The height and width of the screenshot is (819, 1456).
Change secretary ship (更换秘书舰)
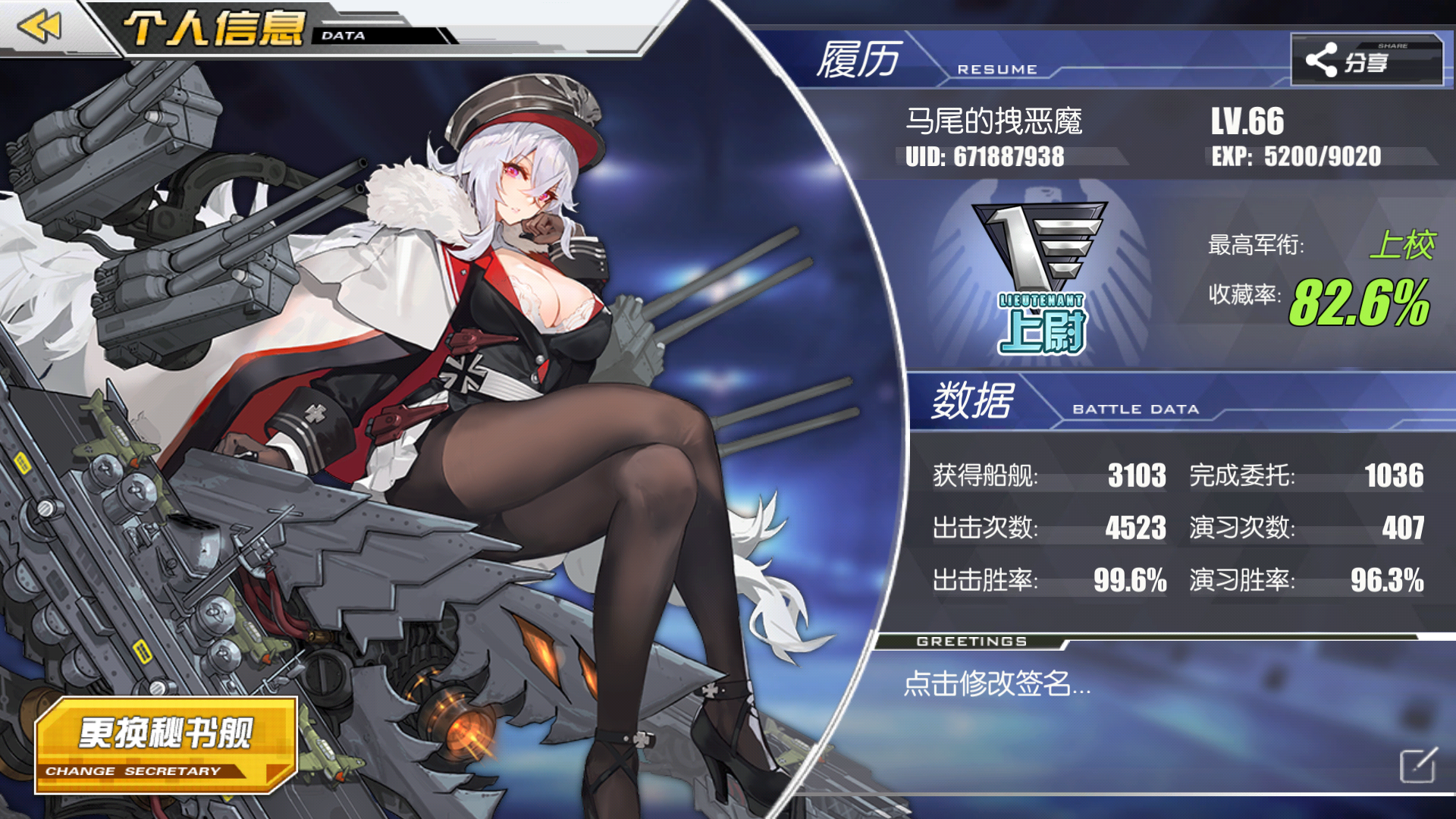click(x=166, y=745)
